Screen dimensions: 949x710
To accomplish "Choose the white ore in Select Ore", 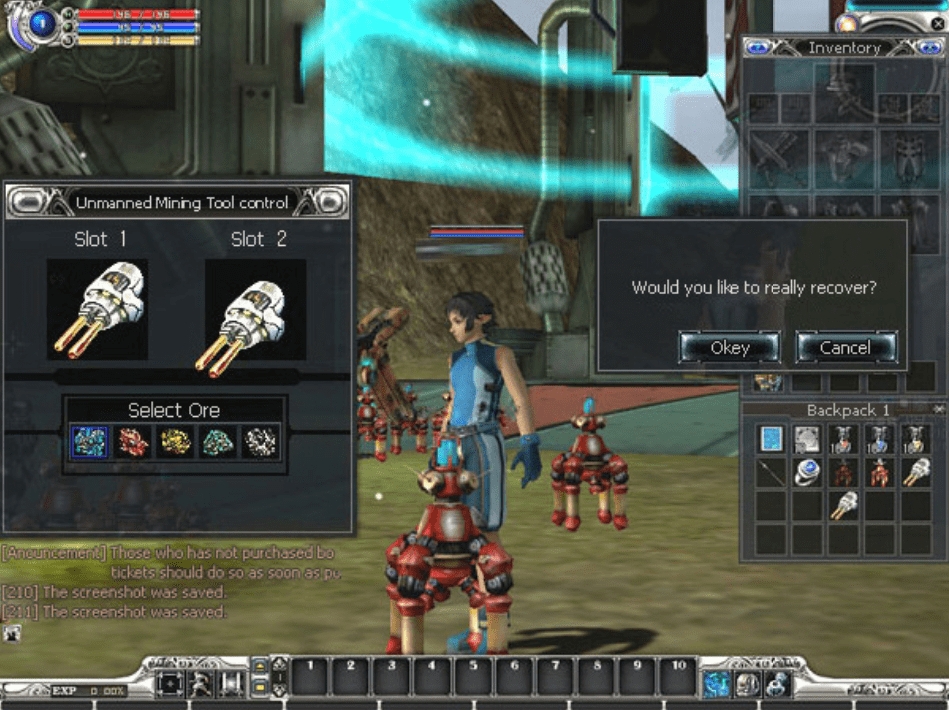I will [262, 441].
